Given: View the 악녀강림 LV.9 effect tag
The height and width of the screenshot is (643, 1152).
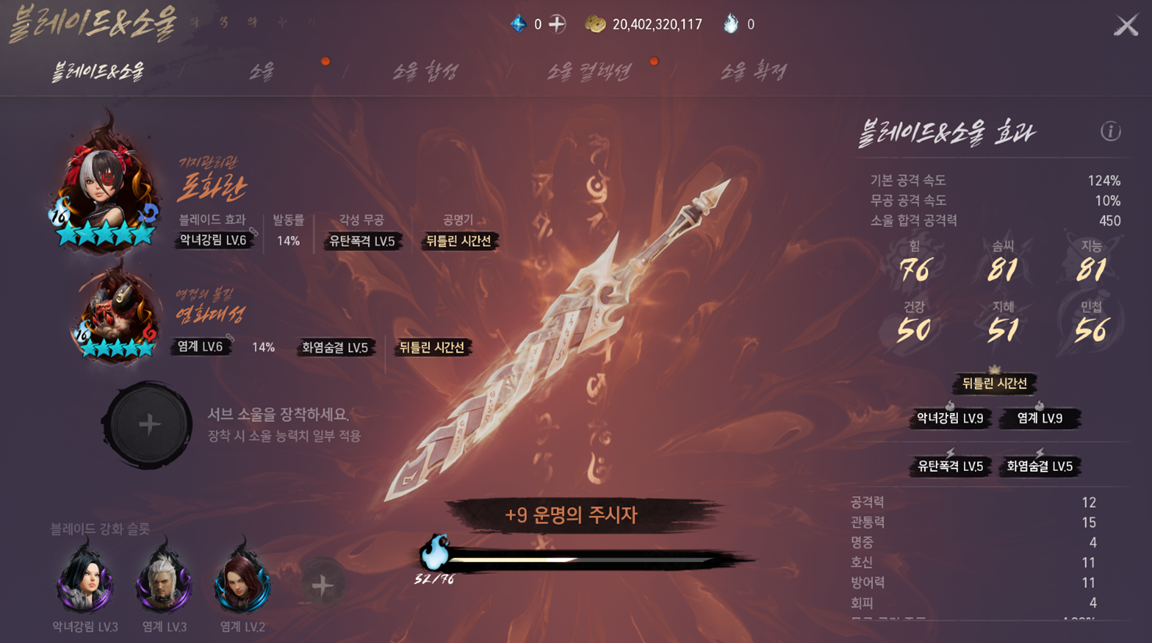Looking at the screenshot, I should coord(950,418).
